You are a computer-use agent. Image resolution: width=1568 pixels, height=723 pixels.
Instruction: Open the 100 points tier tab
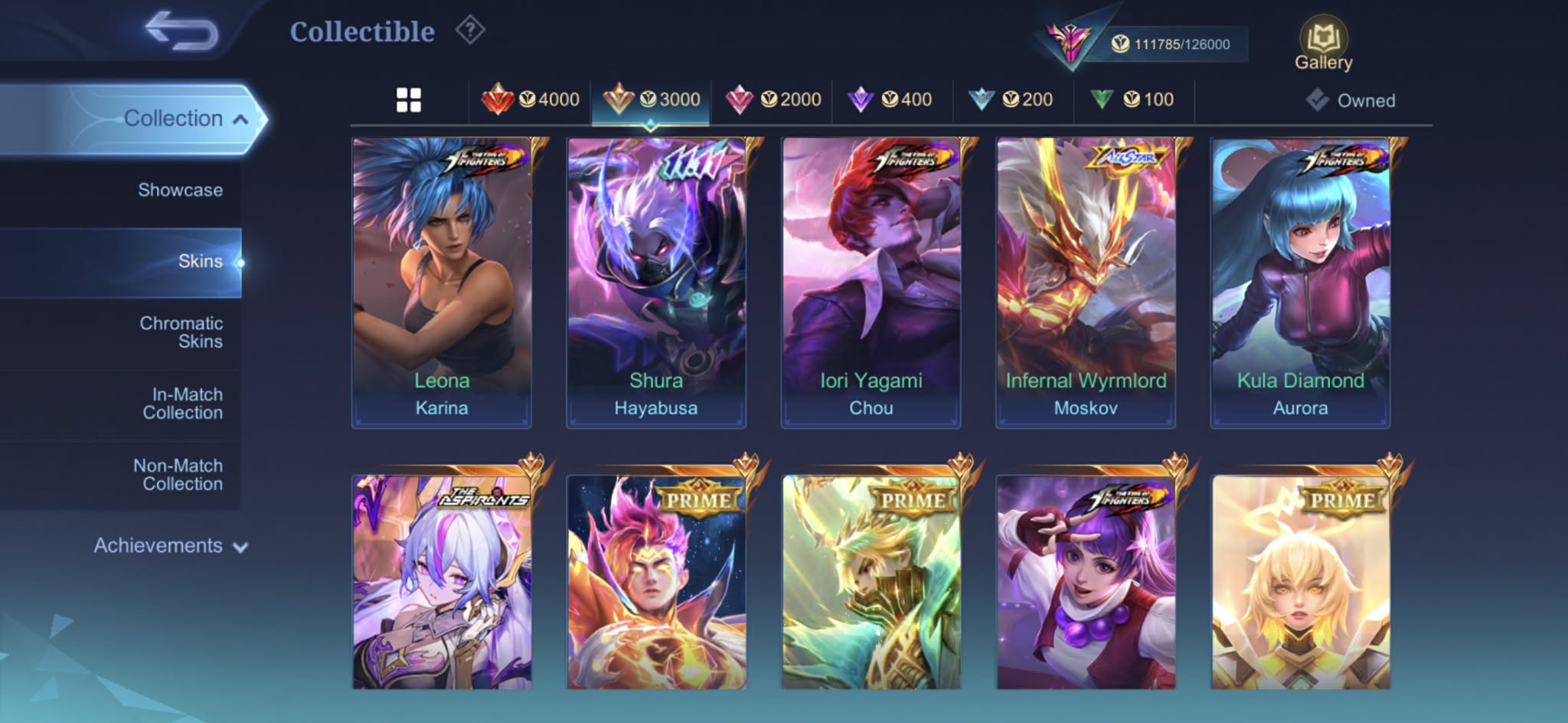(x=1133, y=100)
